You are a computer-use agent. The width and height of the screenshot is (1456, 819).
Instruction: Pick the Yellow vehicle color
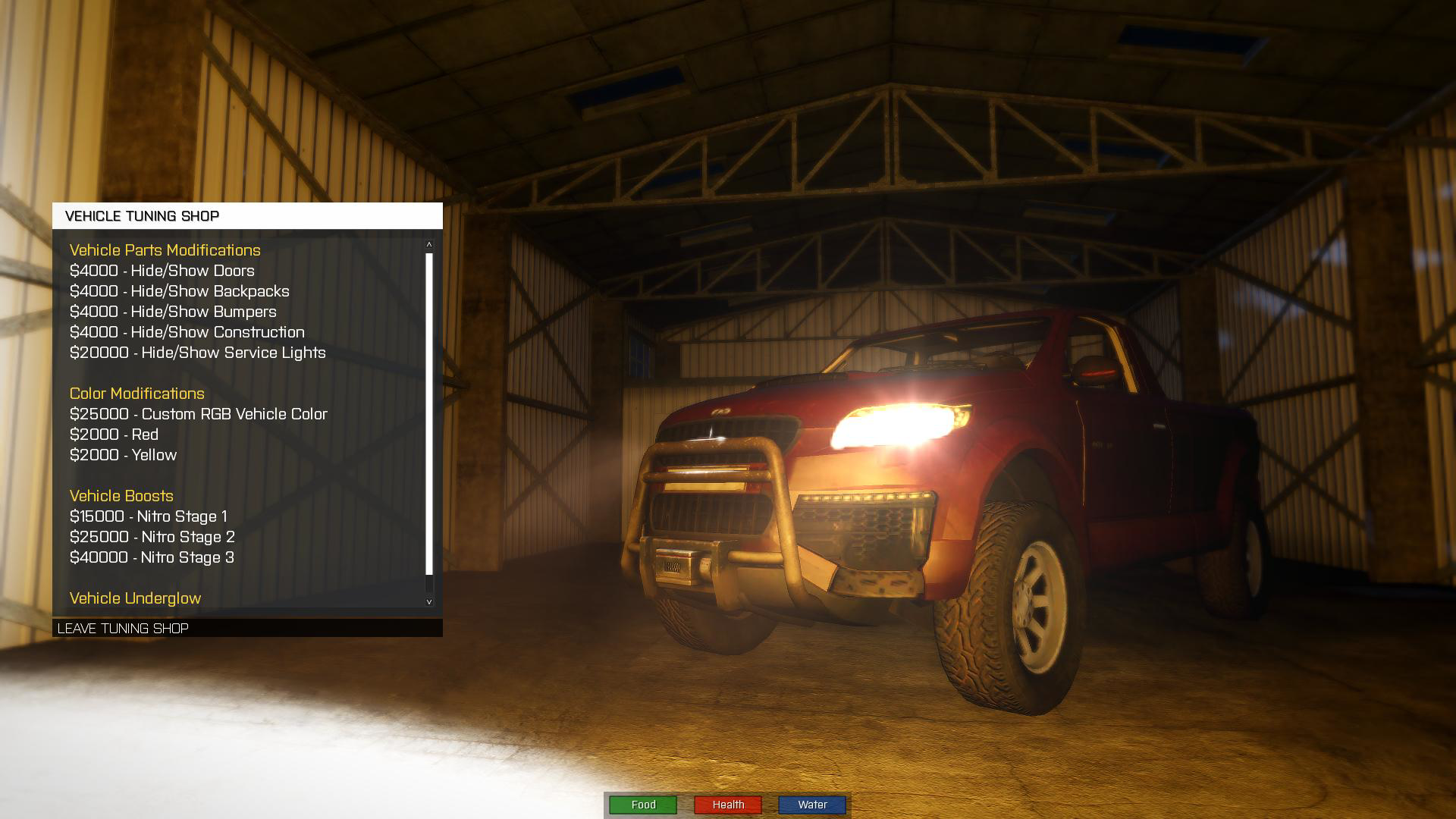pos(123,455)
